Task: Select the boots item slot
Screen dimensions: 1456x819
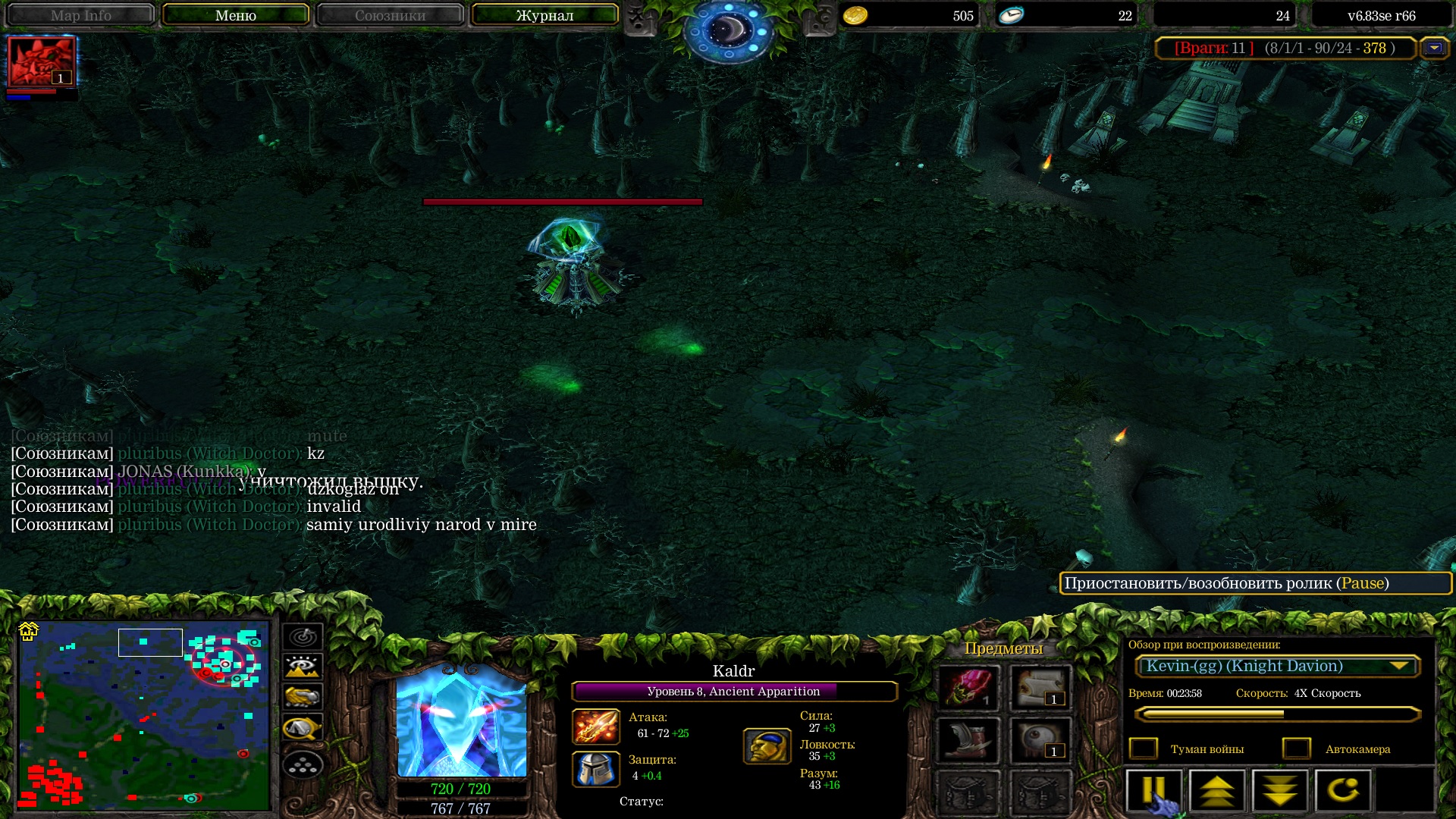Action: tap(968, 739)
